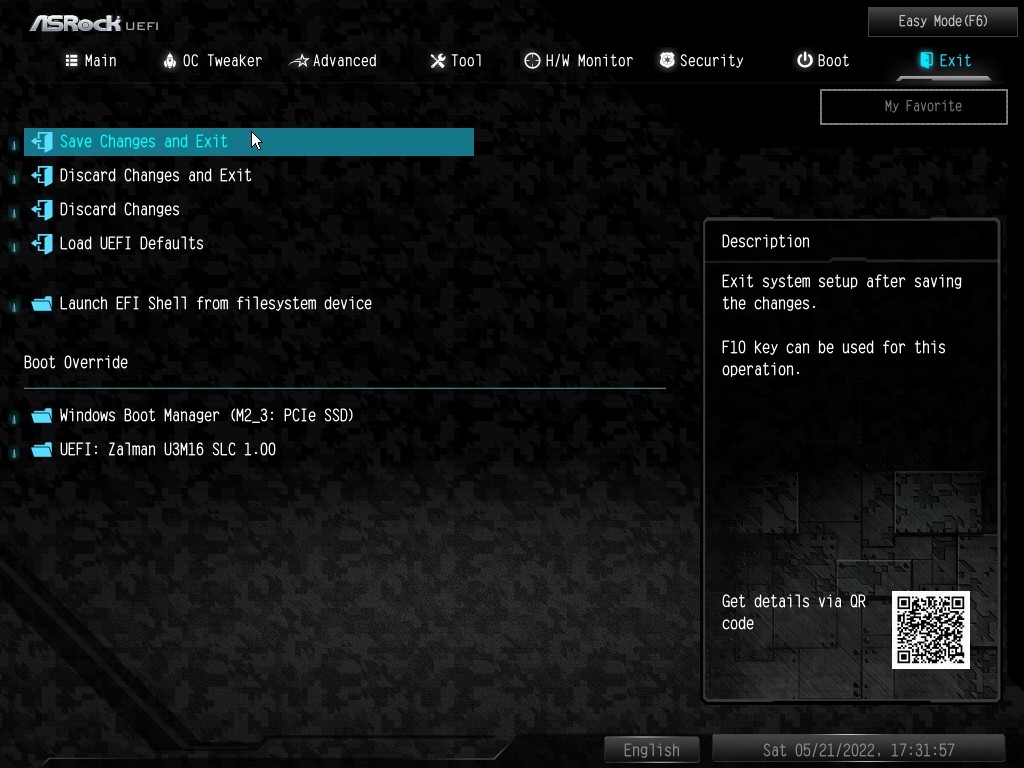1024x768 pixels.
Task: Click the date and time display
Action: point(858,750)
